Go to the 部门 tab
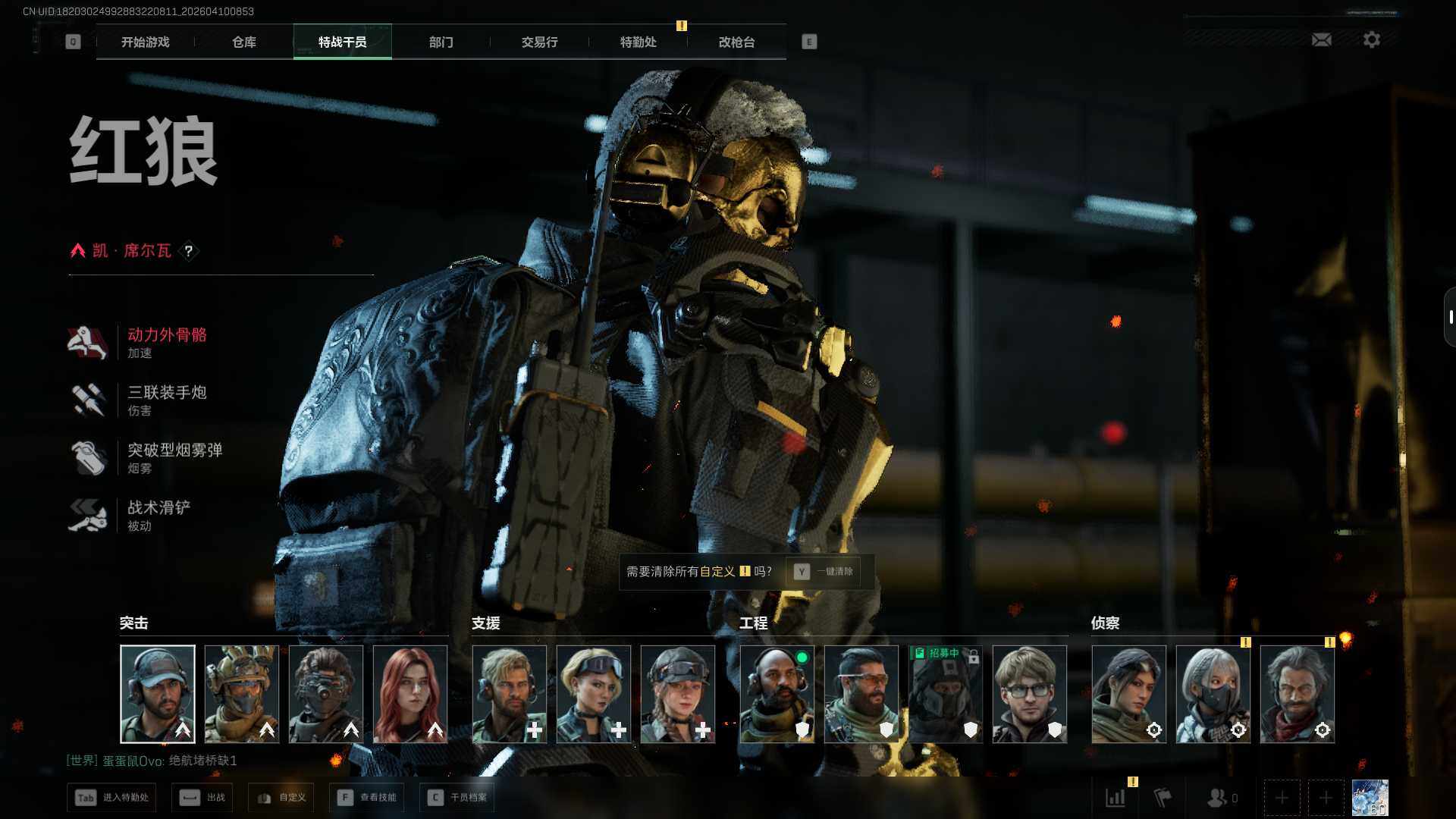 441,42
